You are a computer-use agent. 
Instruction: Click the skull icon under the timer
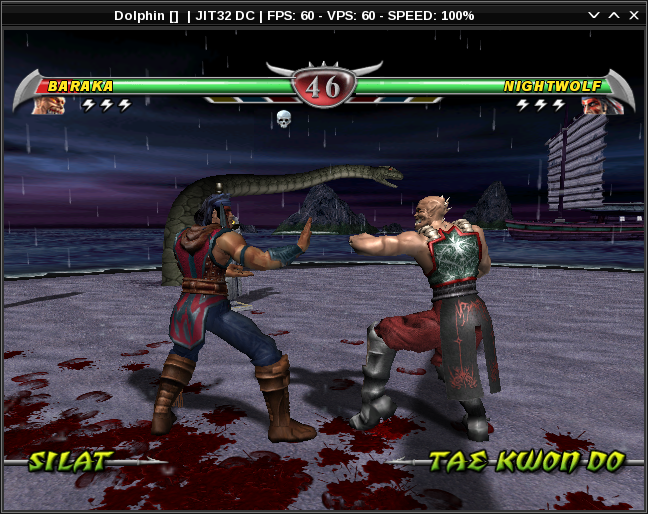coord(284,119)
